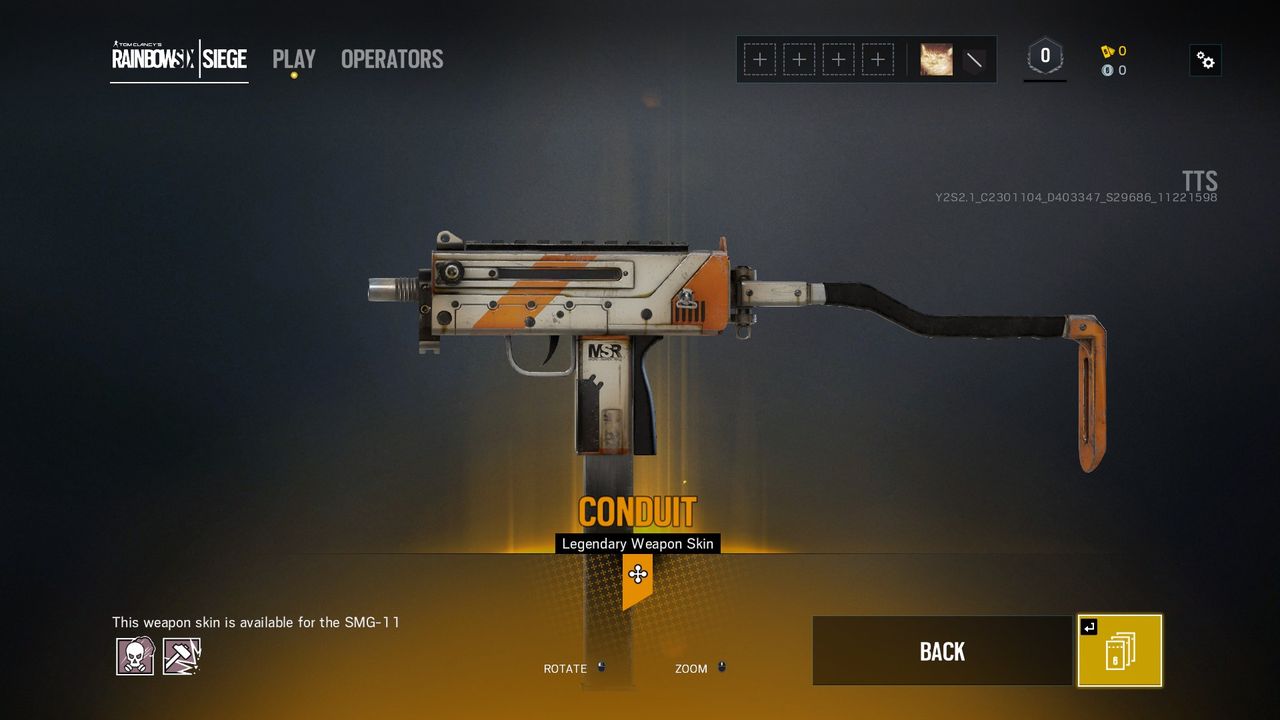
Task: Open the first empty squad slot
Action: [760, 60]
